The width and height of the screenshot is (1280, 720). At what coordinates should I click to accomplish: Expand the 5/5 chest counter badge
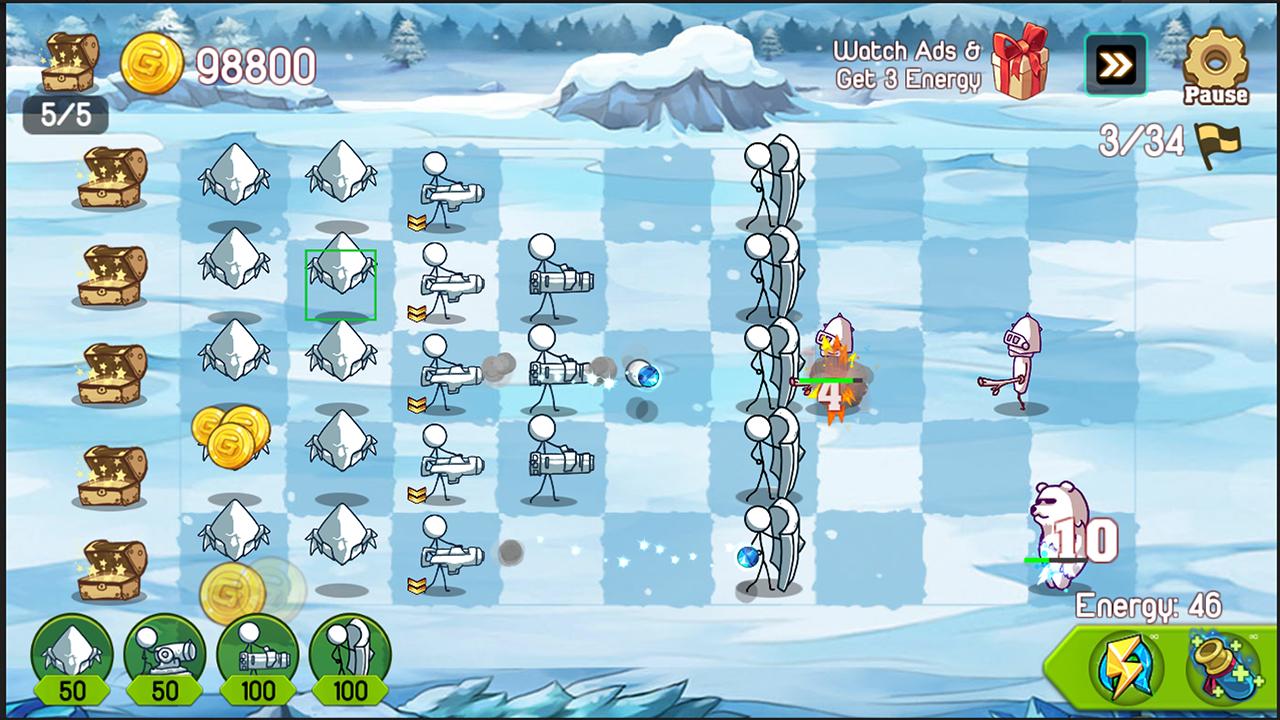(68, 115)
